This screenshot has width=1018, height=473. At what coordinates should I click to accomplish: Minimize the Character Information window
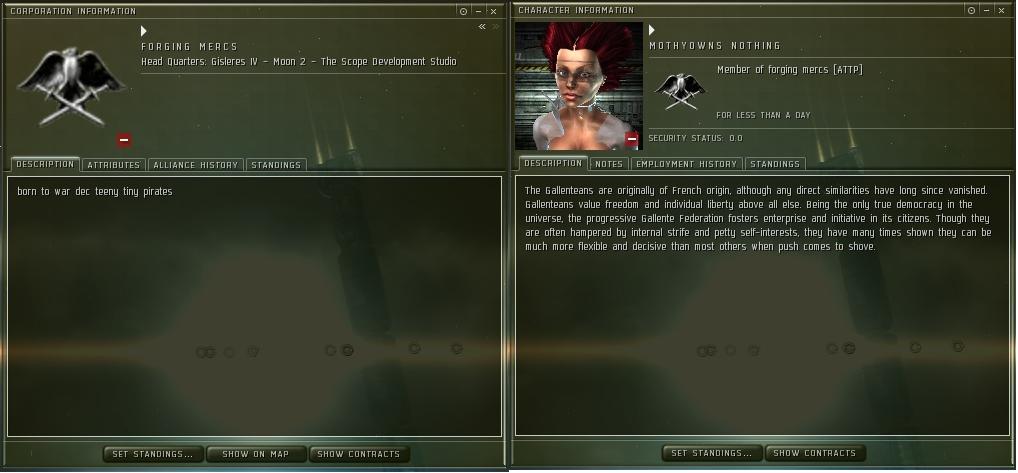(988, 10)
